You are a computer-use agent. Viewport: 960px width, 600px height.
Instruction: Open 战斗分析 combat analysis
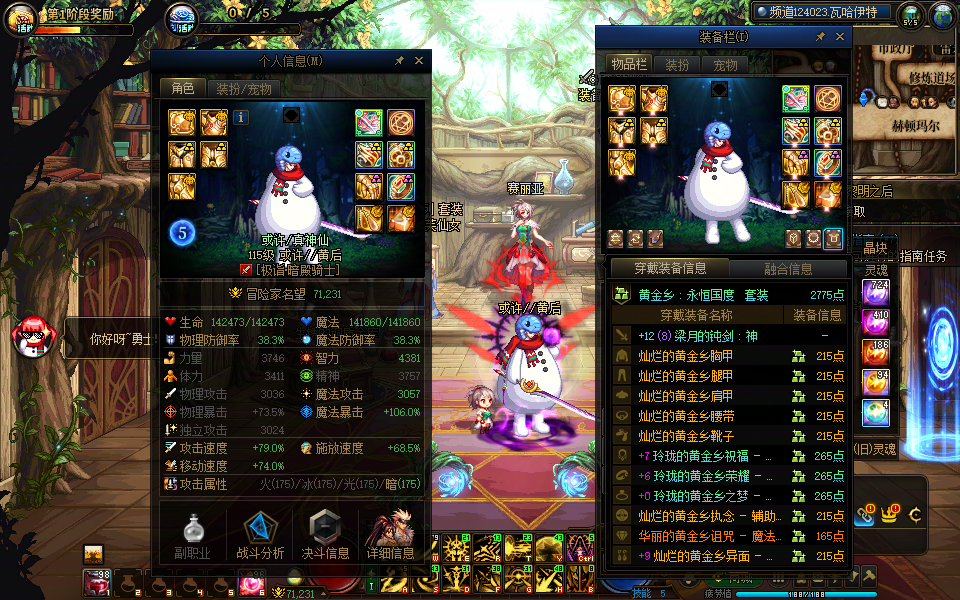[x=260, y=535]
